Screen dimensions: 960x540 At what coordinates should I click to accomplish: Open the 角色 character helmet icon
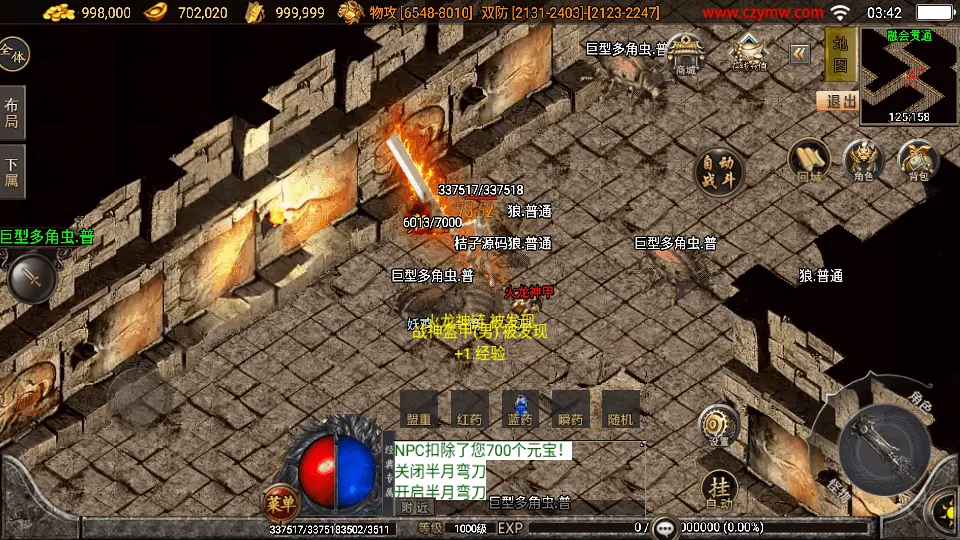point(863,161)
